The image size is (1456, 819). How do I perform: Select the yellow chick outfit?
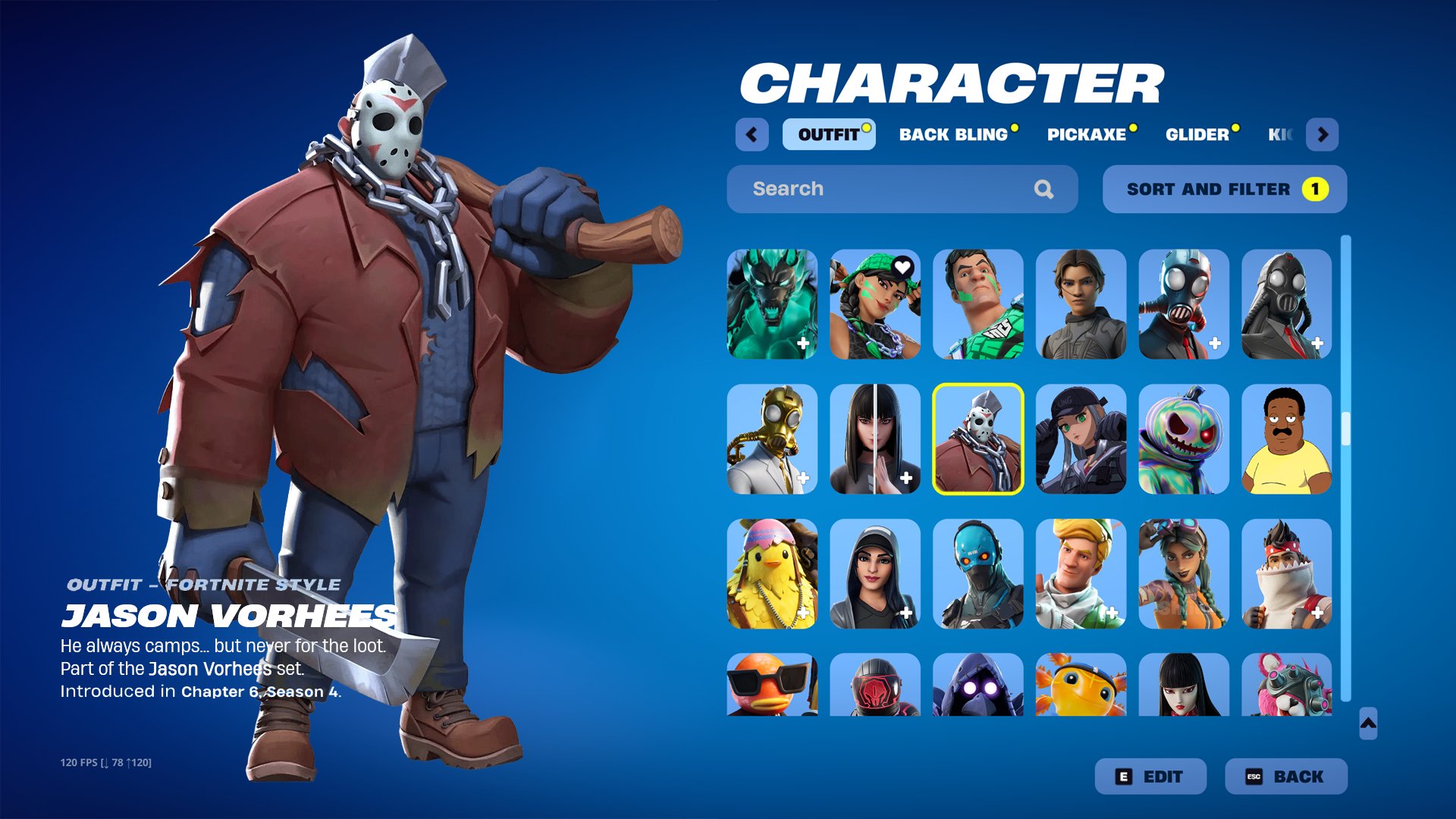click(772, 574)
